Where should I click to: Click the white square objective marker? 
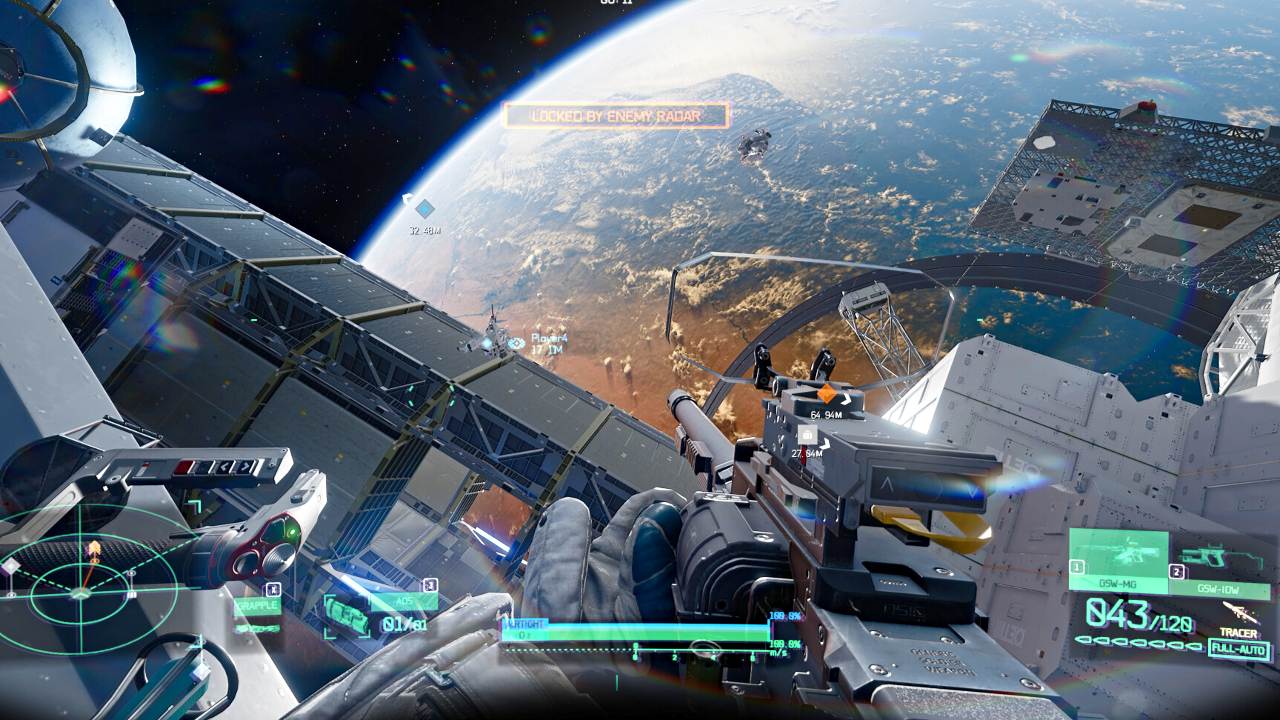(x=806, y=436)
